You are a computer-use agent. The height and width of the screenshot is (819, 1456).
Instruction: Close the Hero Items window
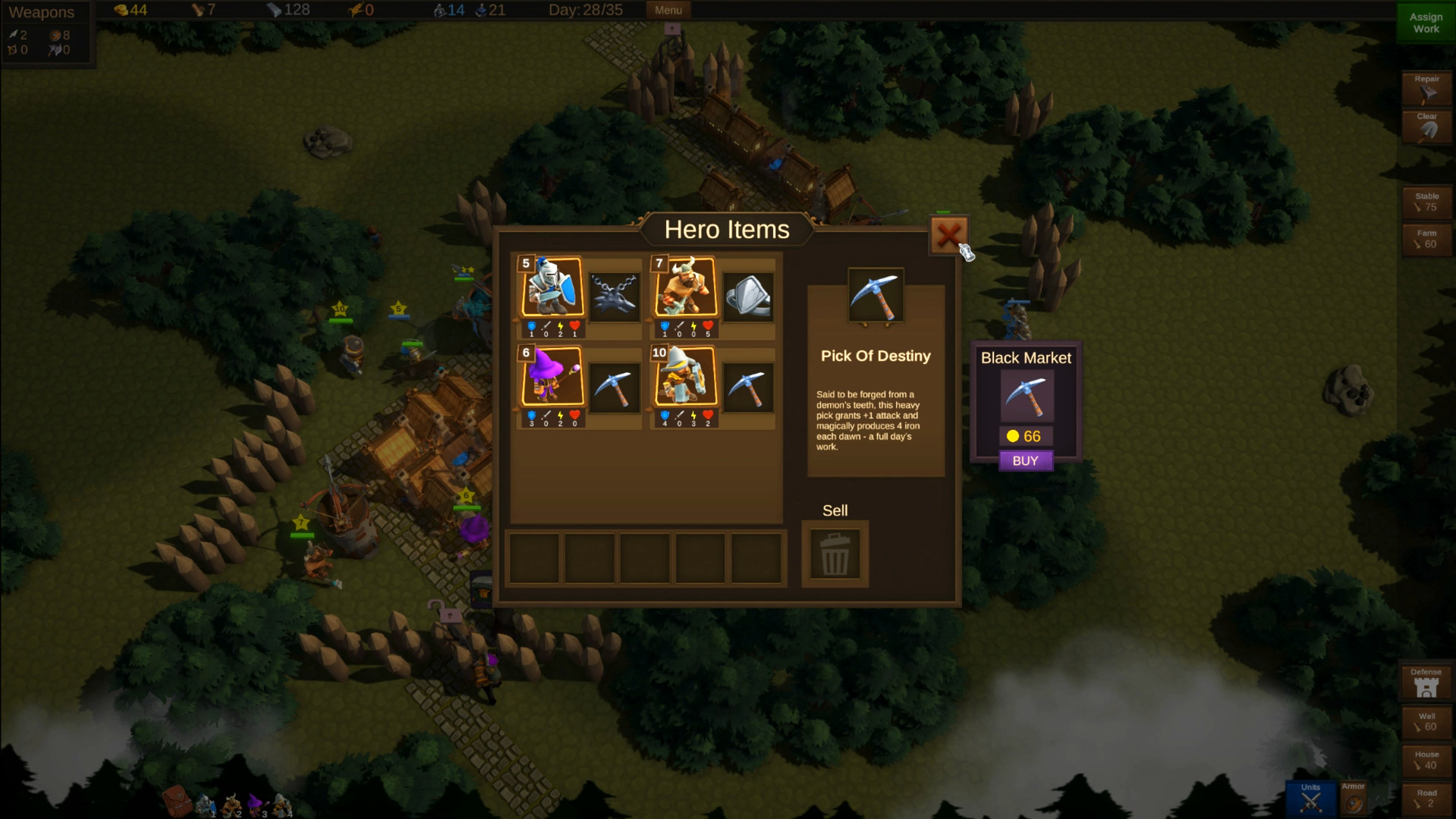click(948, 235)
